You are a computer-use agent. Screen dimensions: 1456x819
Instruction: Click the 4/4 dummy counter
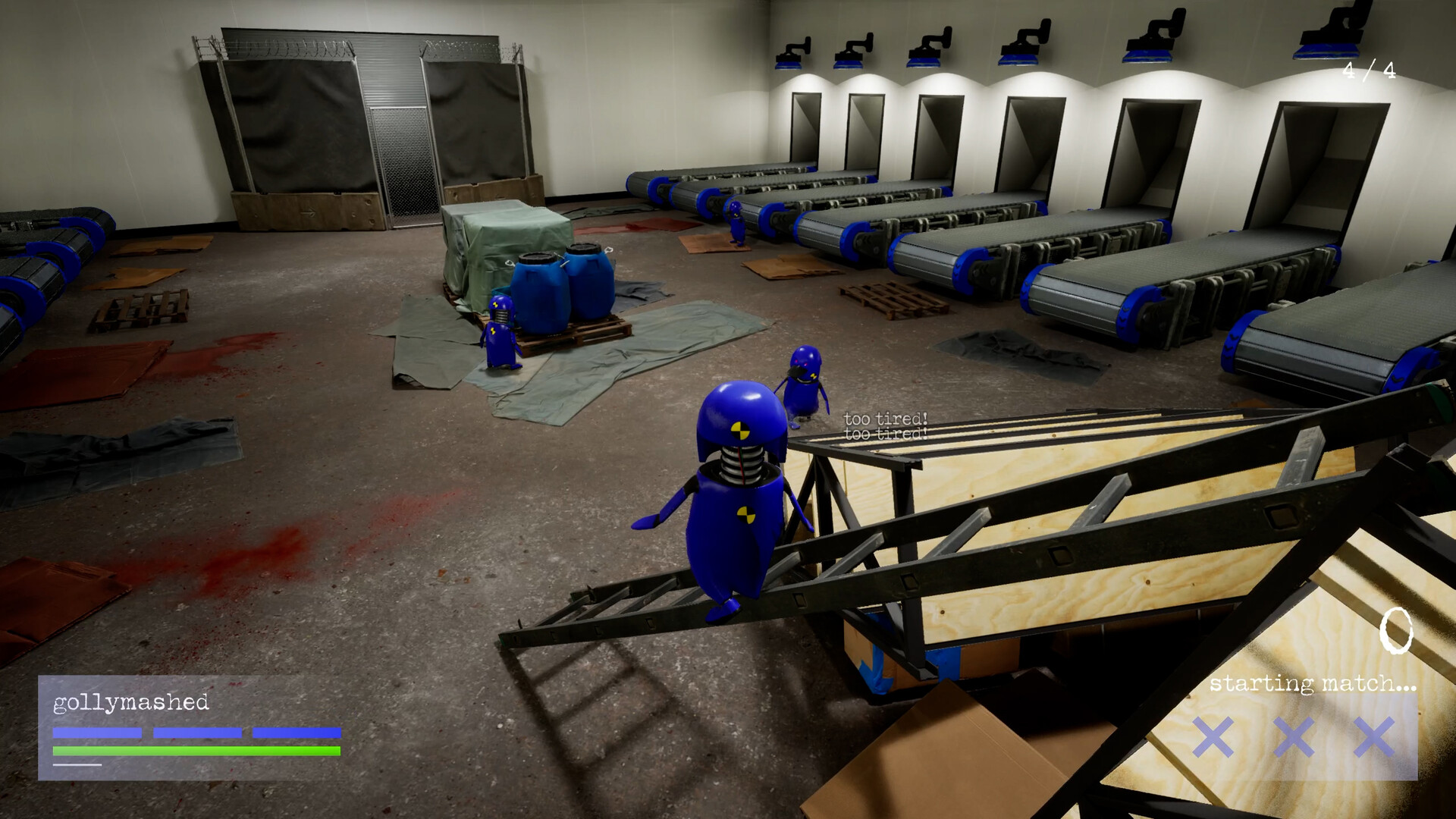click(1368, 69)
